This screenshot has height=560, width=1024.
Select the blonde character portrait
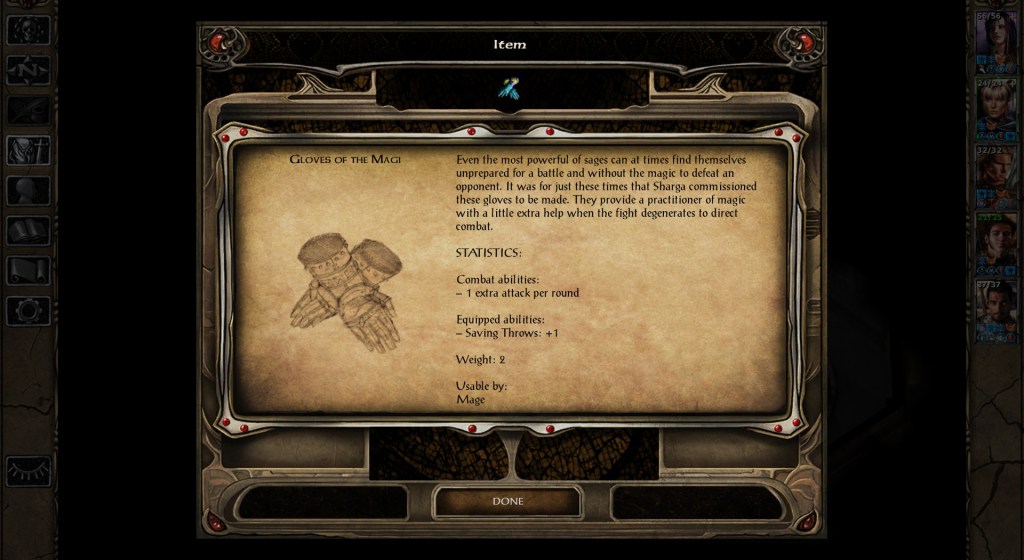[996, 108]
